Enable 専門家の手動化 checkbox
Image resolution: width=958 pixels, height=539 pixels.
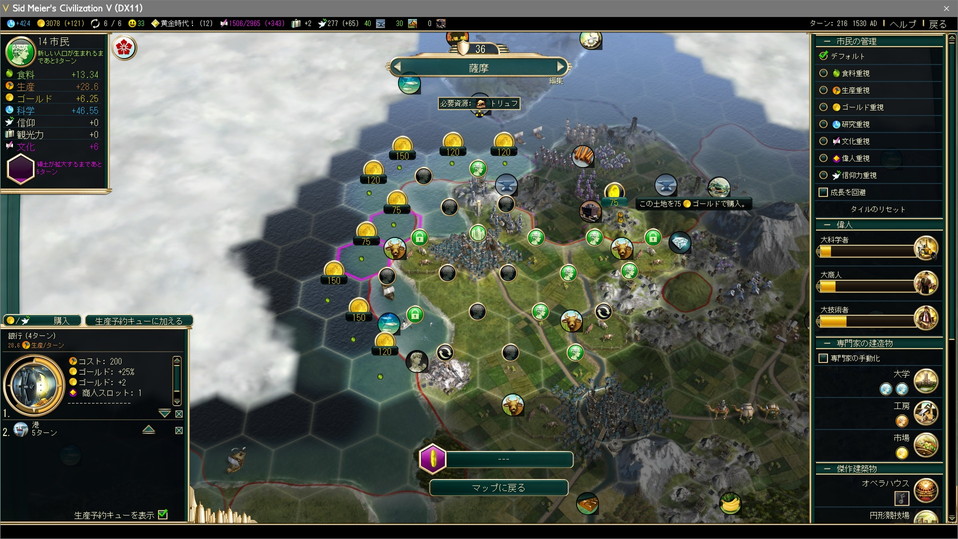824,358
